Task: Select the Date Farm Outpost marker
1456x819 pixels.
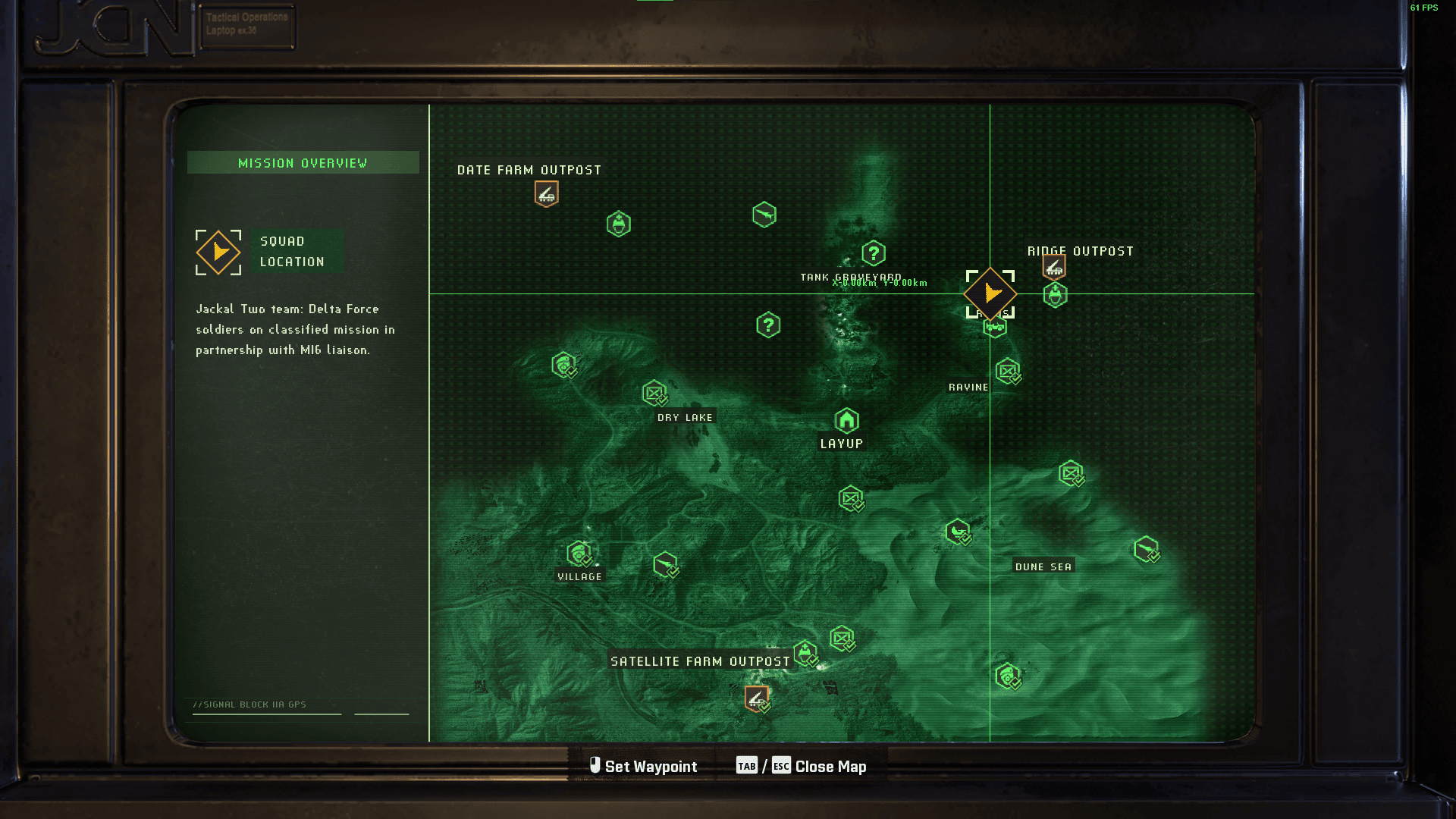Action: (x=546, y=193)
